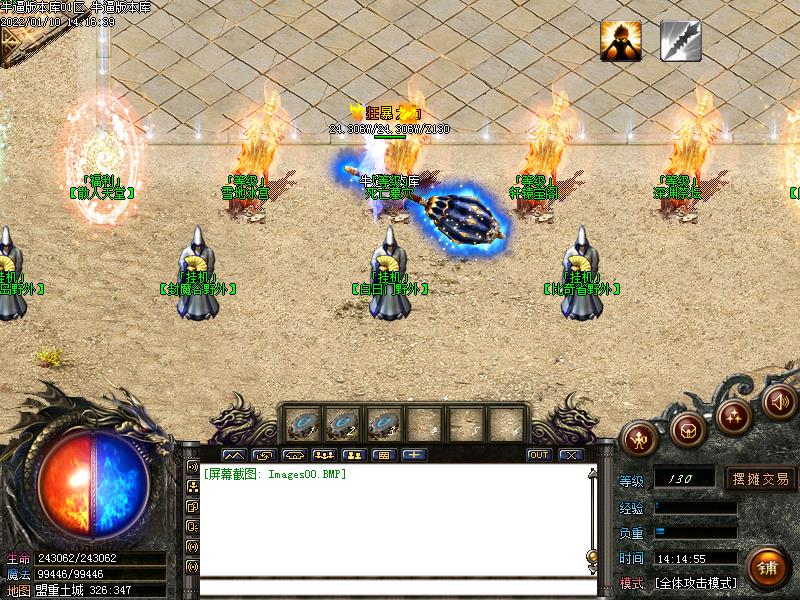Click the chat window scrollbar knob

(x=592, y=556)
